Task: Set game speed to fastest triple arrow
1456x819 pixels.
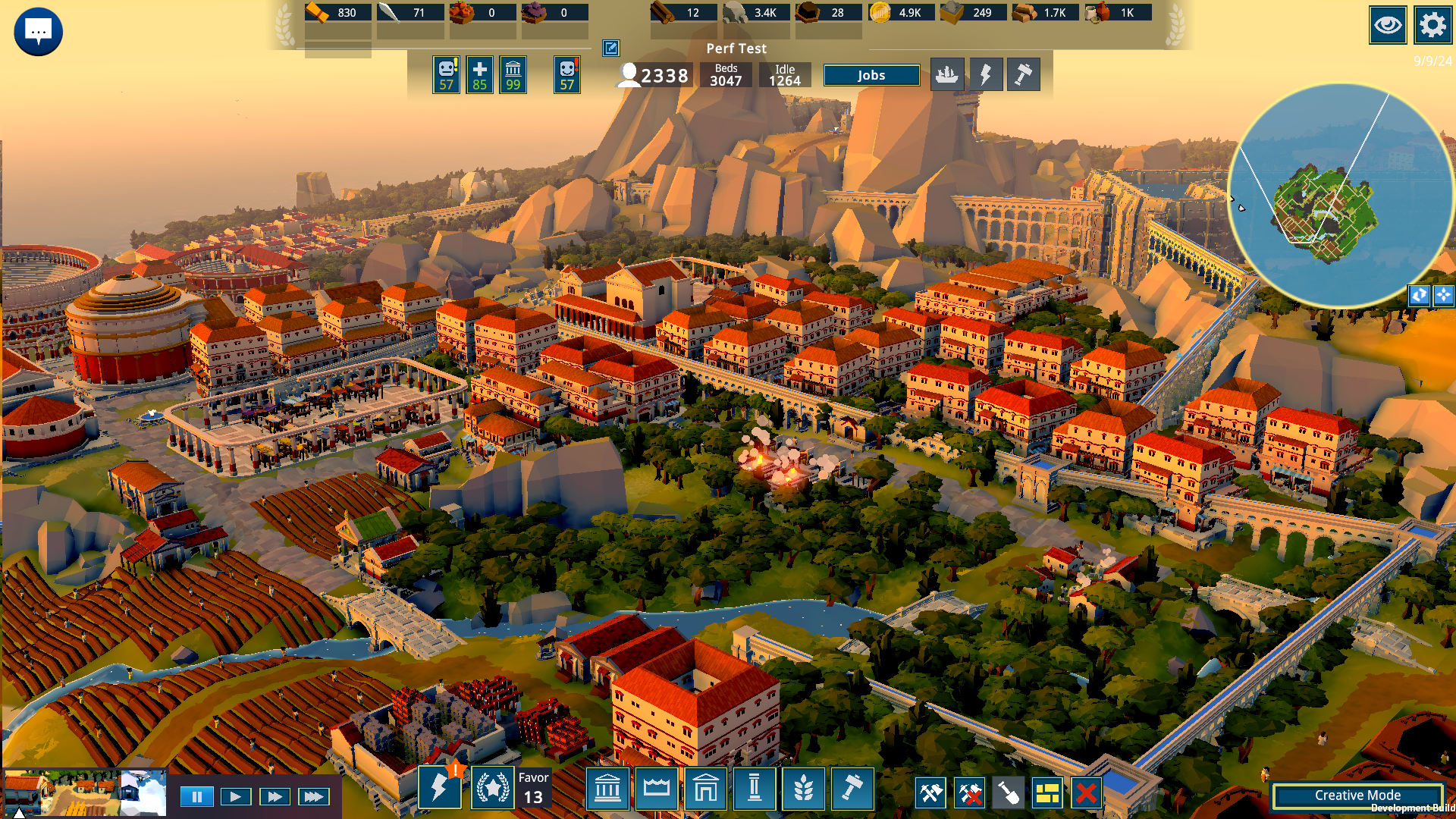Action: (x=314, y=796)
